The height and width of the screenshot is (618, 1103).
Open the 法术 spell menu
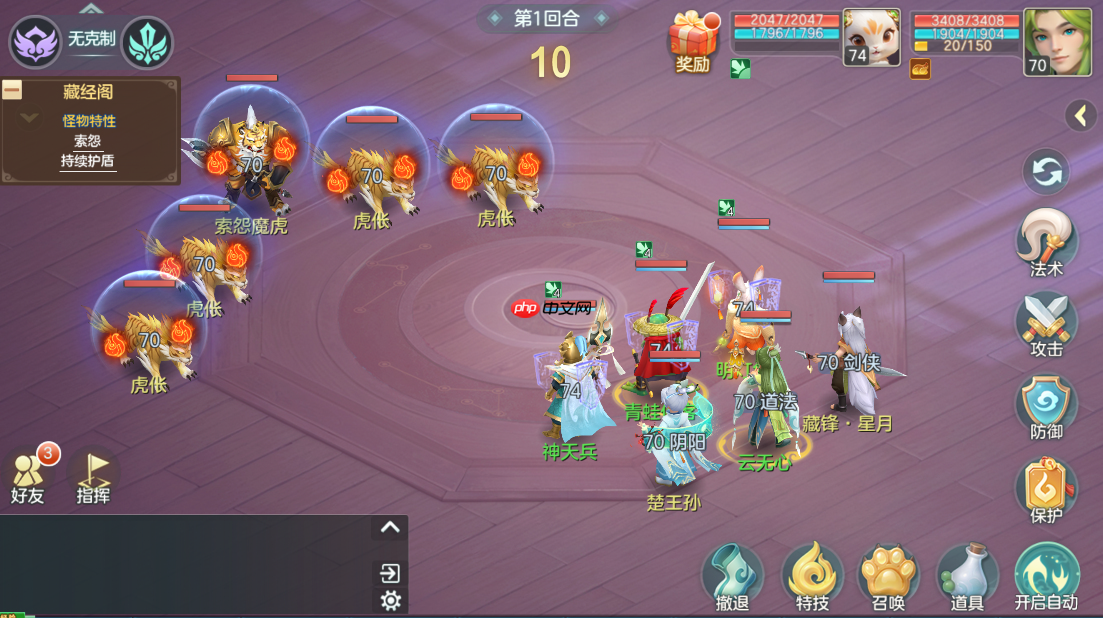tap(1046, 241)
